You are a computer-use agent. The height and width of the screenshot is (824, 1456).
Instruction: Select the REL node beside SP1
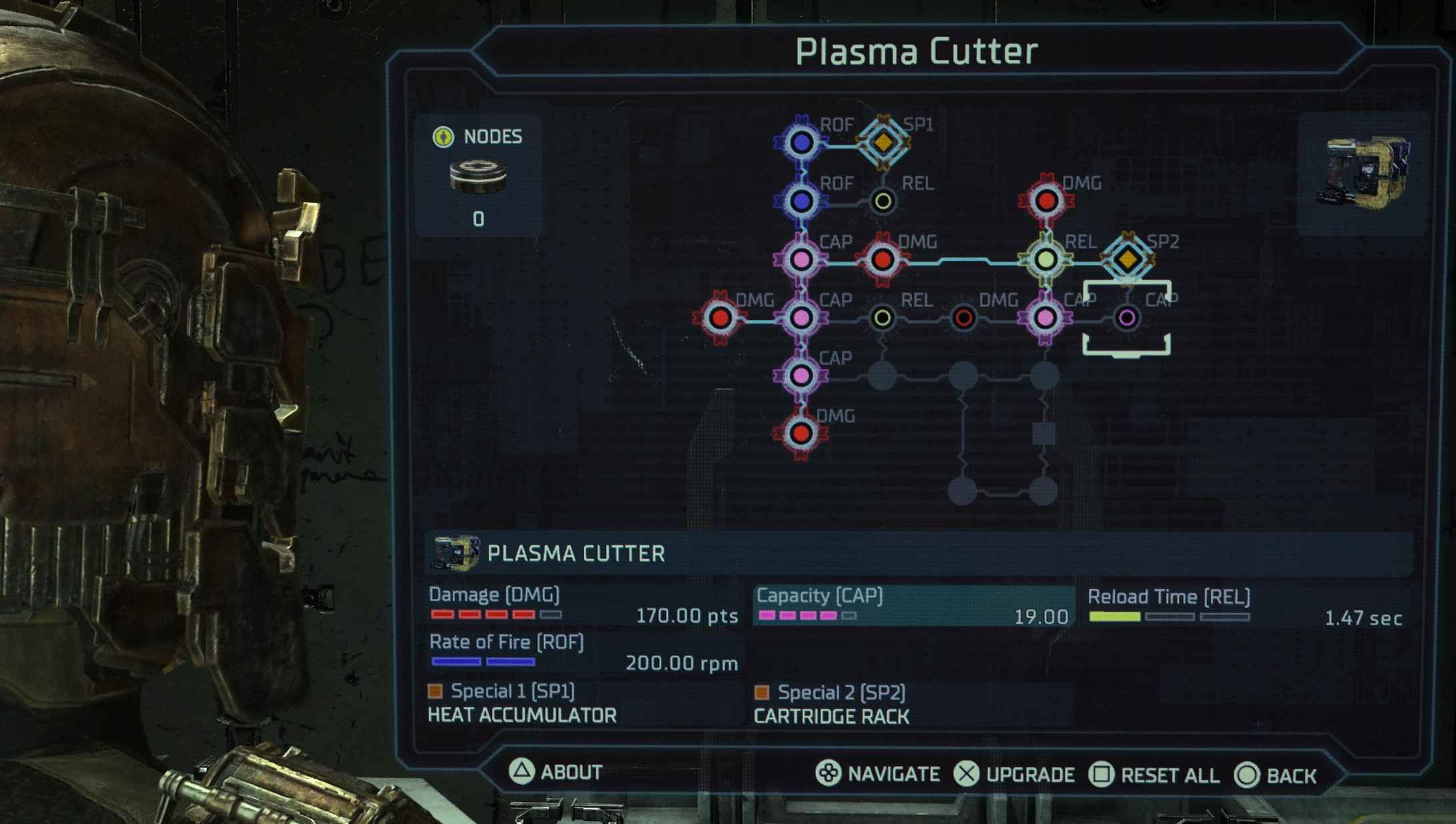pos(883,200)
